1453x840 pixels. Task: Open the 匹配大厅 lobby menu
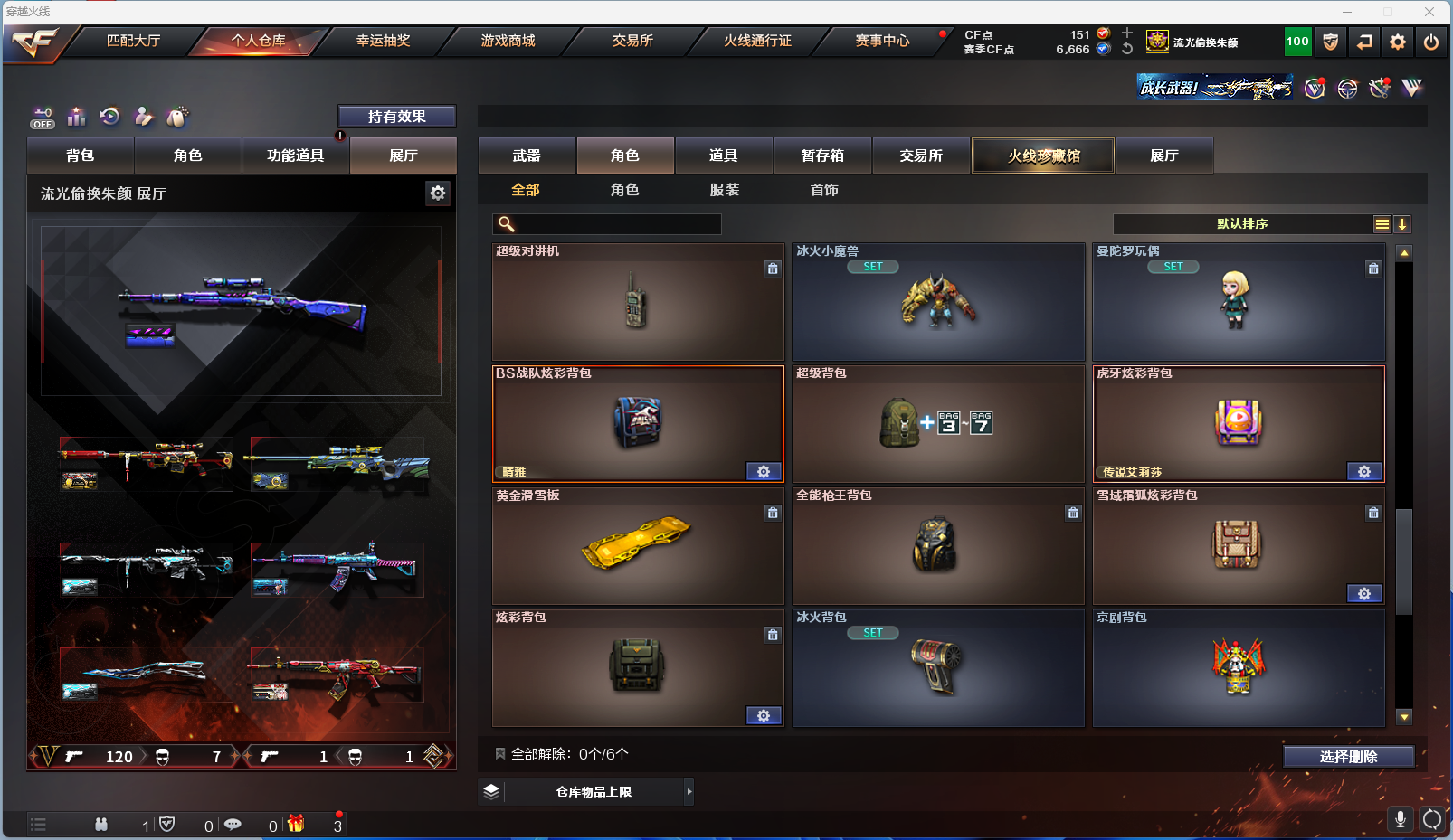133,41
